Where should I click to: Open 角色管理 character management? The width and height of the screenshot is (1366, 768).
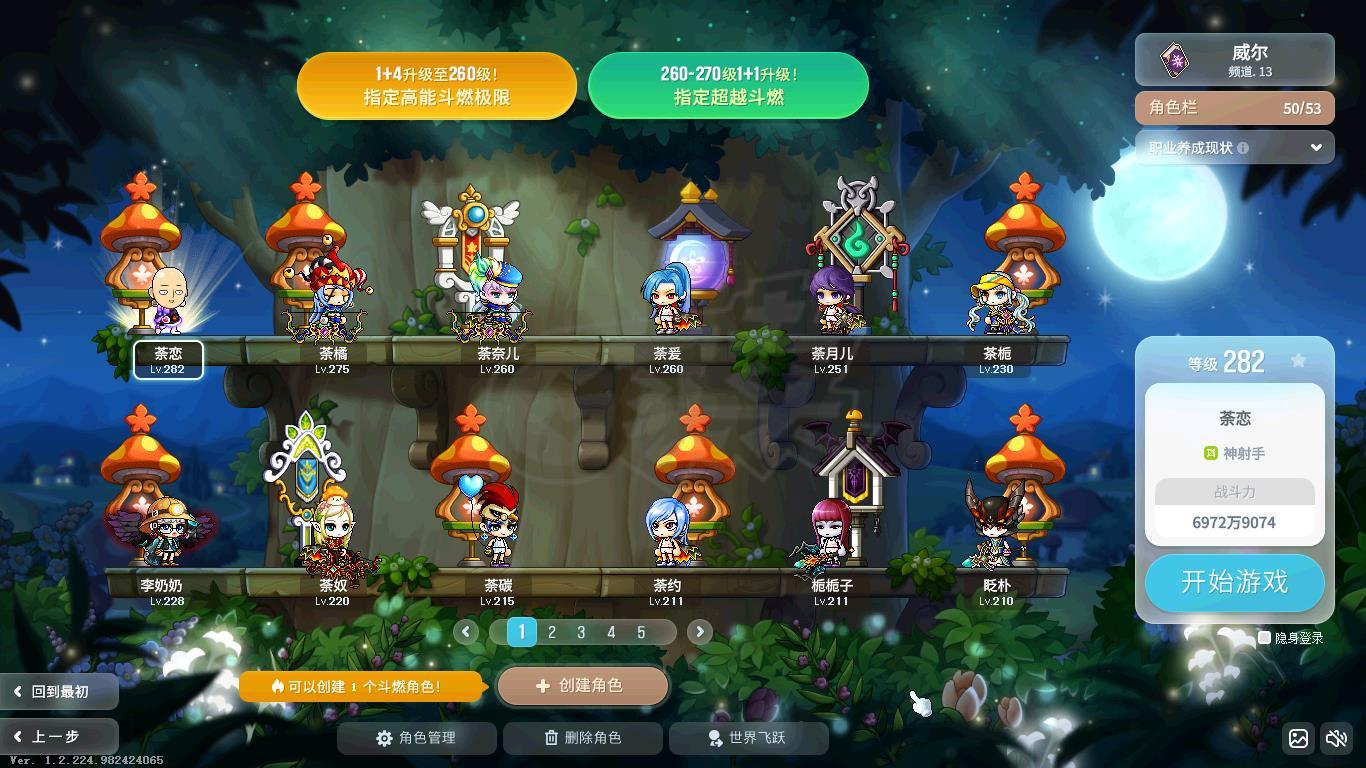(x=416, y=738)
